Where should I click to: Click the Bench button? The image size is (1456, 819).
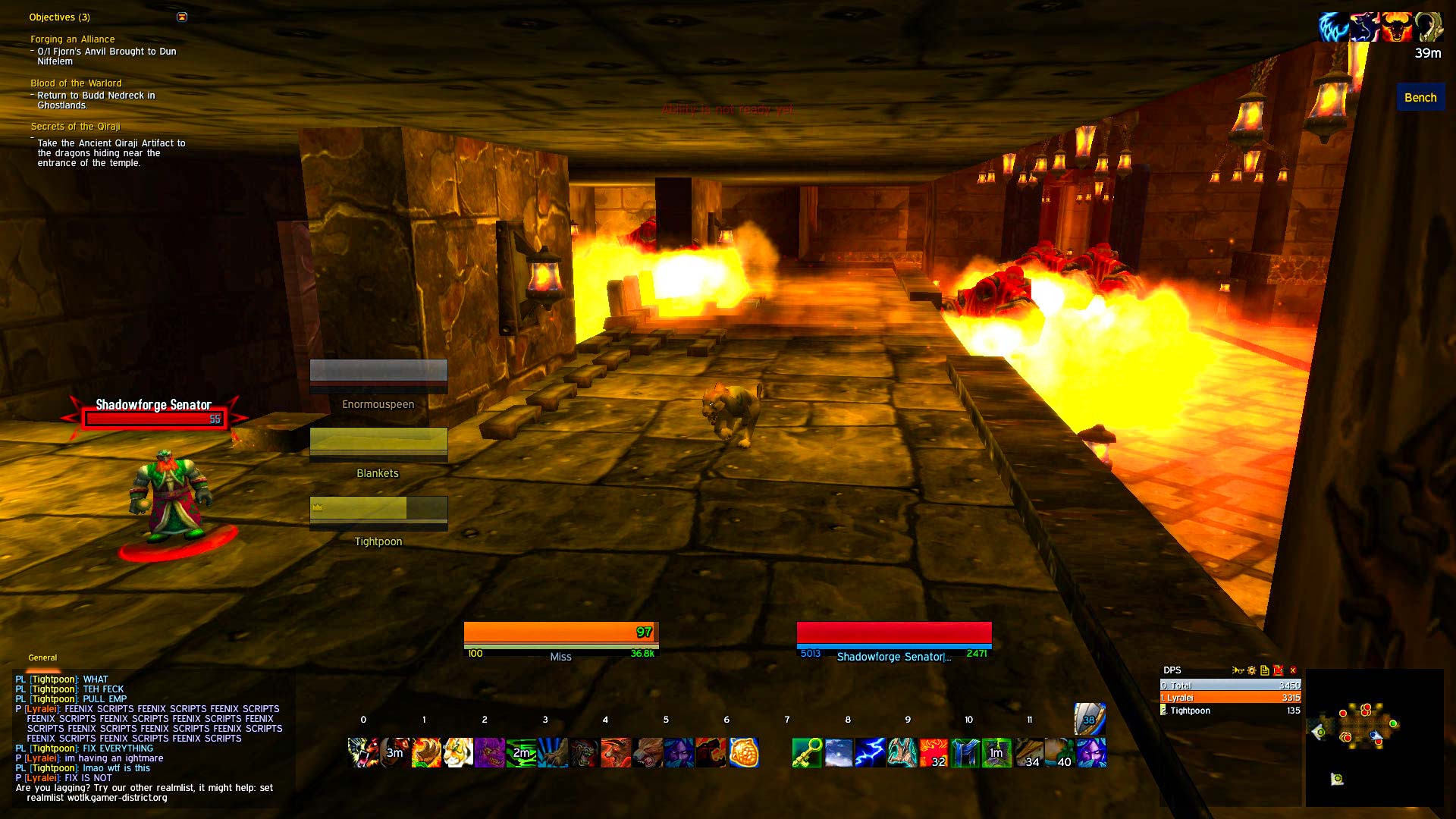[x=1420, y=97]
